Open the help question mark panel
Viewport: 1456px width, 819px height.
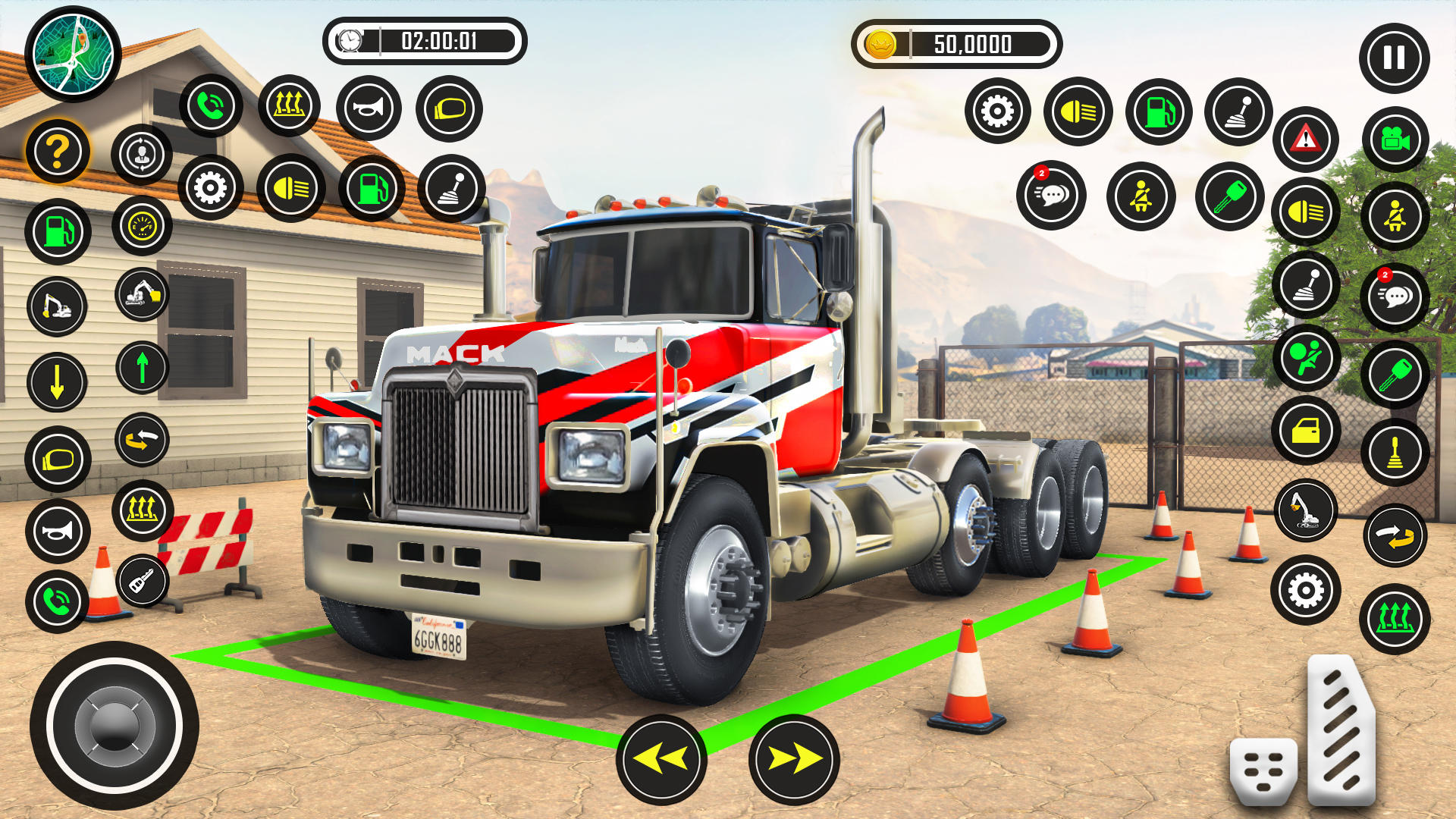click(x=57, y=149)
